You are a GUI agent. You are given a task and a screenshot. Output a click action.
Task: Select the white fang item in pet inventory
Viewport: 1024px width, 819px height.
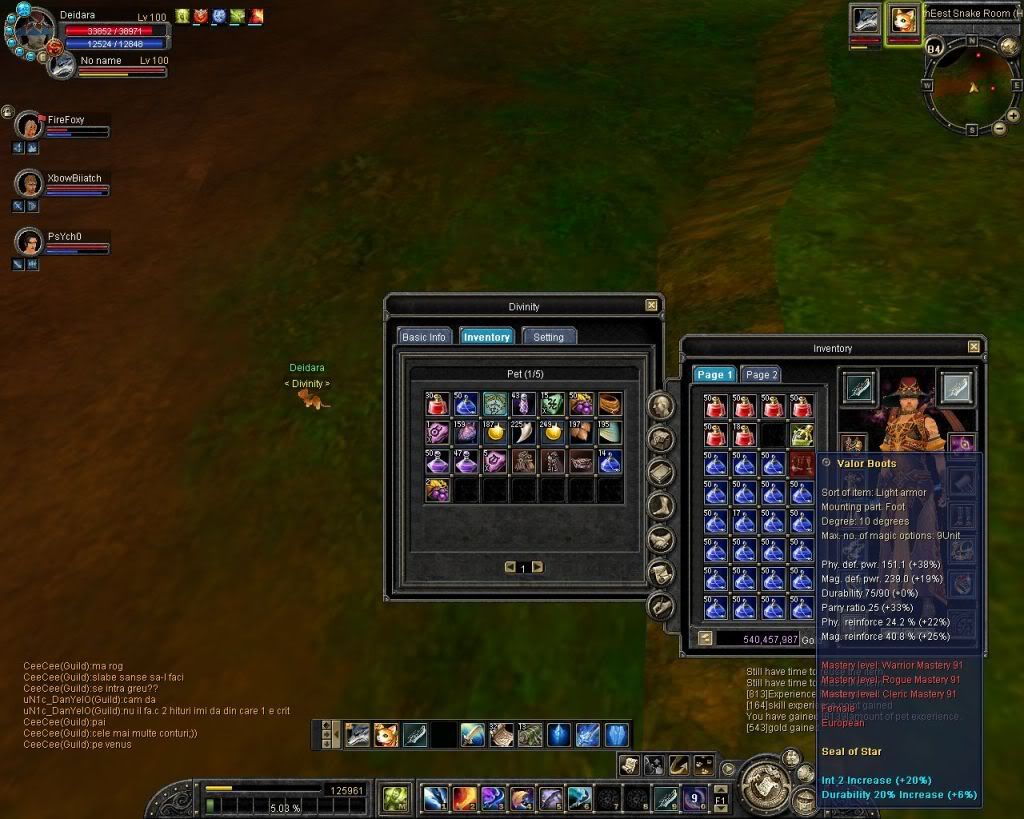523,432
